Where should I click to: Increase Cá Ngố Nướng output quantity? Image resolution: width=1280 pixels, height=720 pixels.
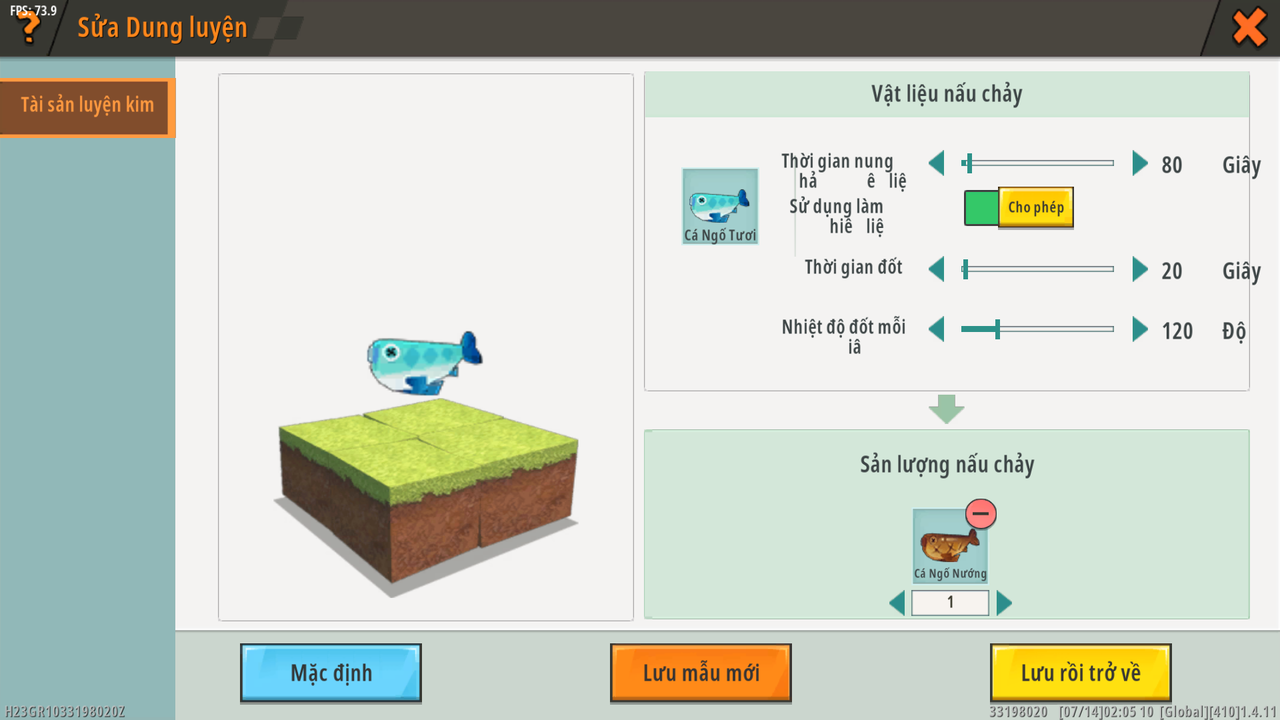pos(1004,603)
